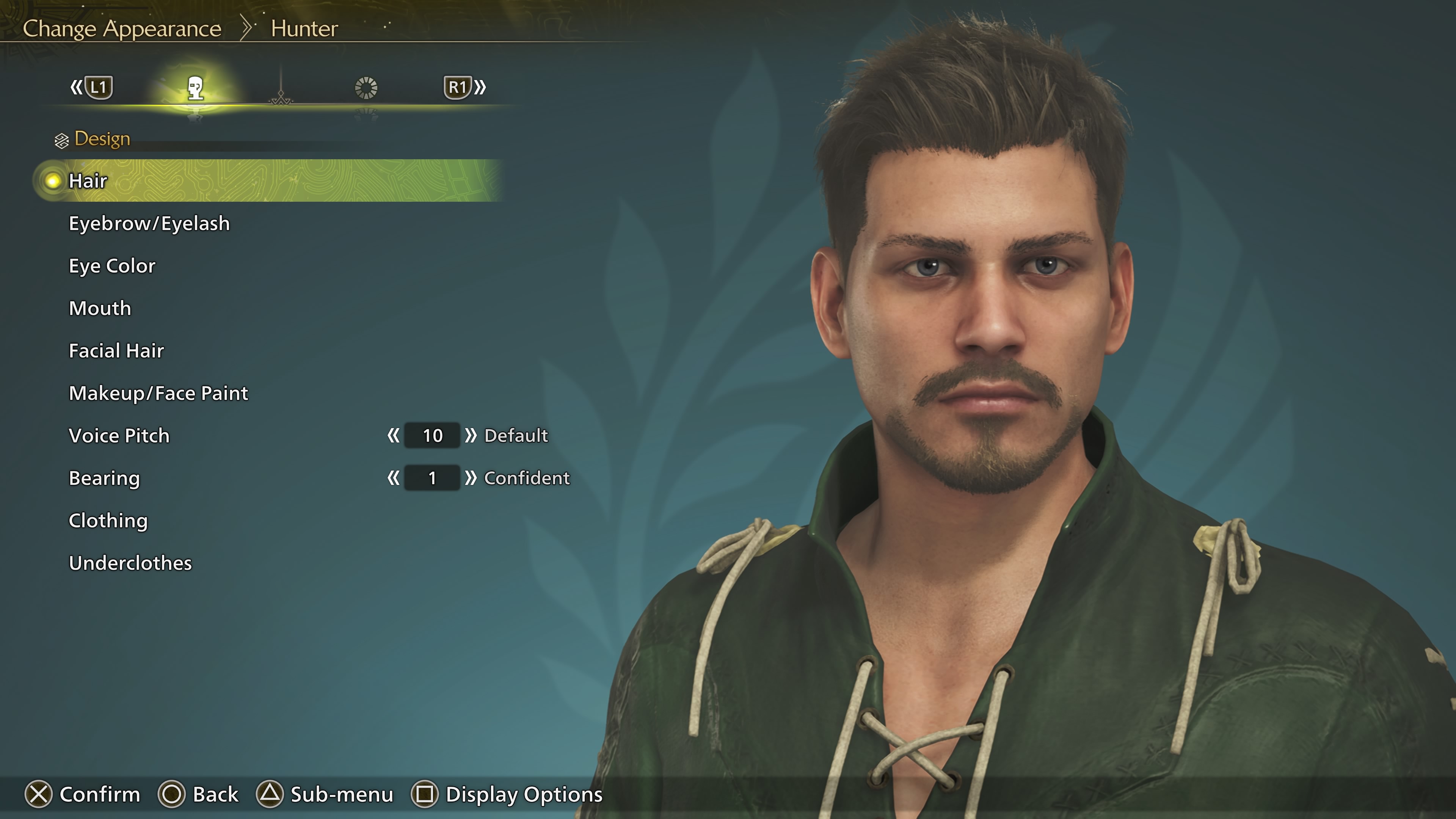Screen dimensions: 1456x819
Task: Choose the Underclothes entry
Action: coord(130,563)
